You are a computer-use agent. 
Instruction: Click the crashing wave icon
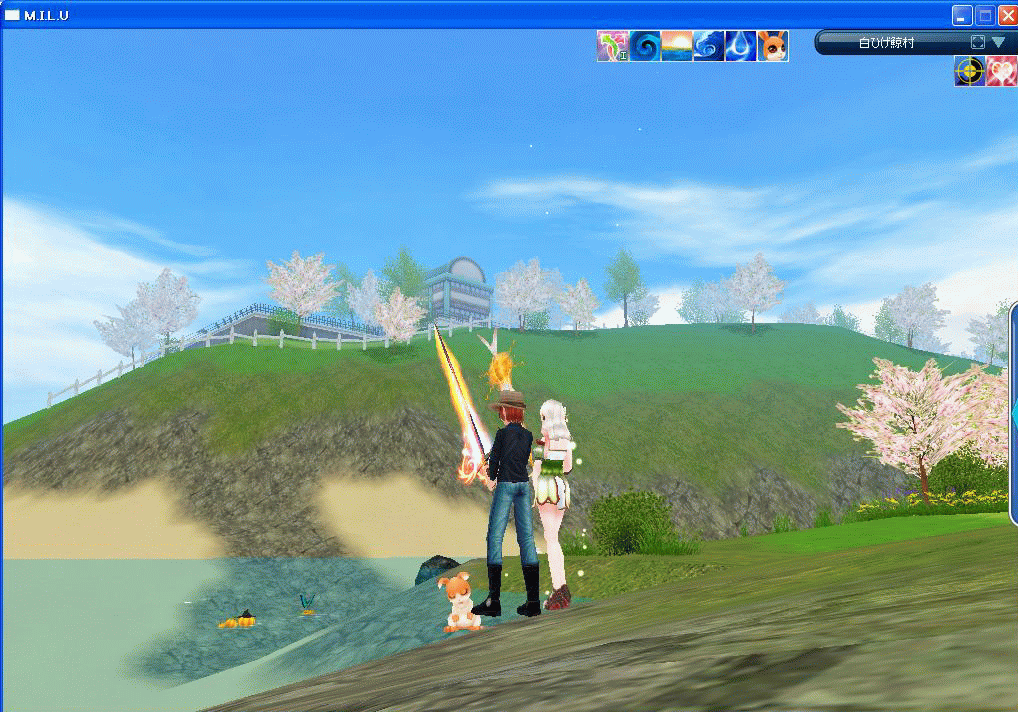coord(708,46)
